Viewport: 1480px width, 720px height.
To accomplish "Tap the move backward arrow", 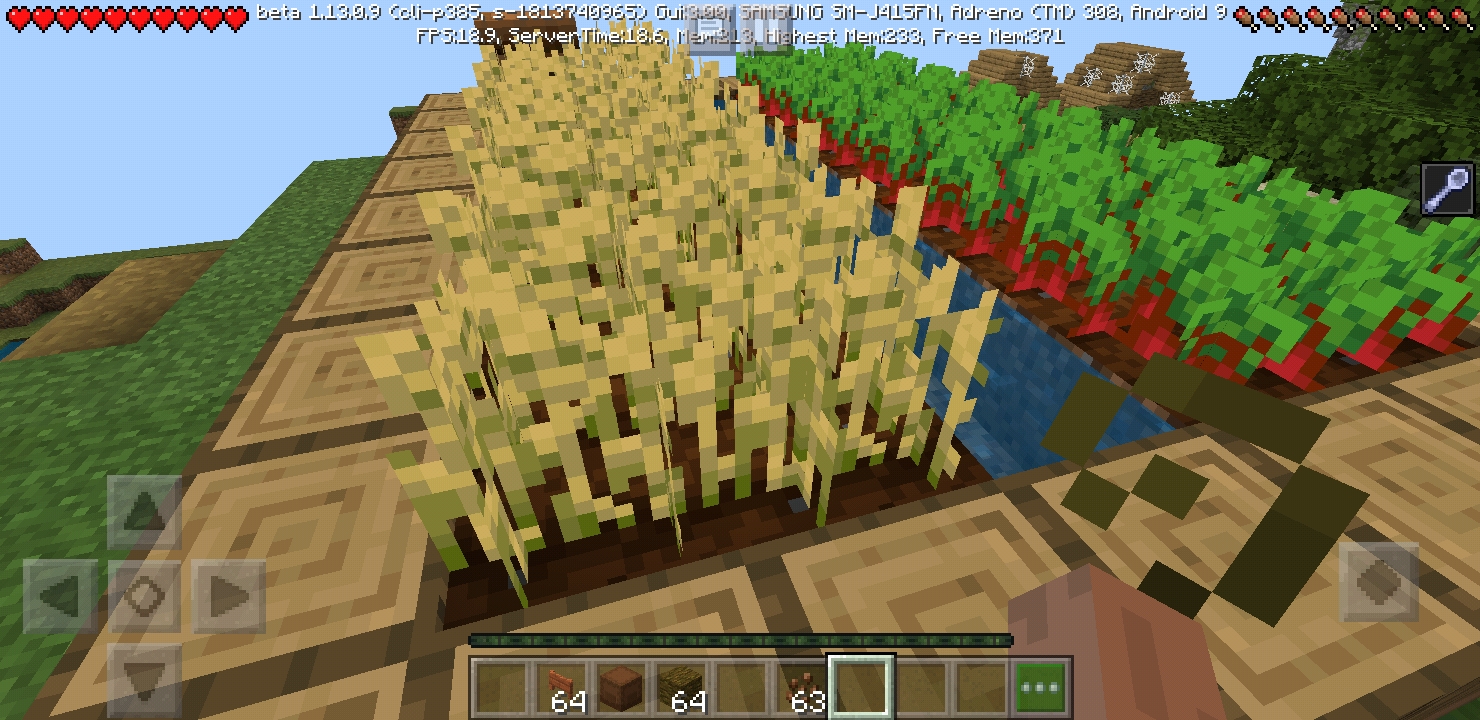I will pyautogui.click(x=144, y=680).
